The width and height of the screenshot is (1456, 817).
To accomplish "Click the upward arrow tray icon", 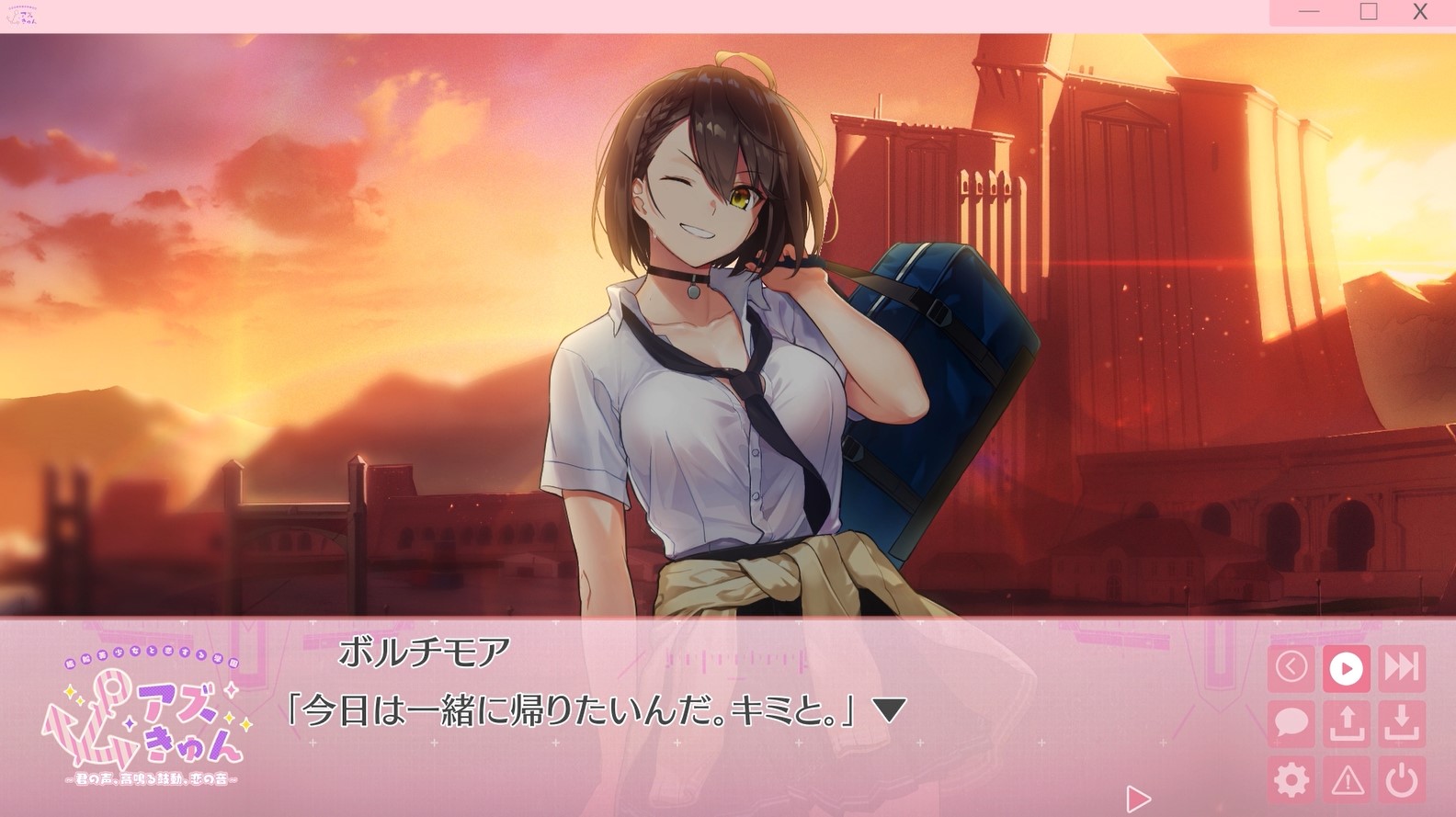I will (1347, 723).
